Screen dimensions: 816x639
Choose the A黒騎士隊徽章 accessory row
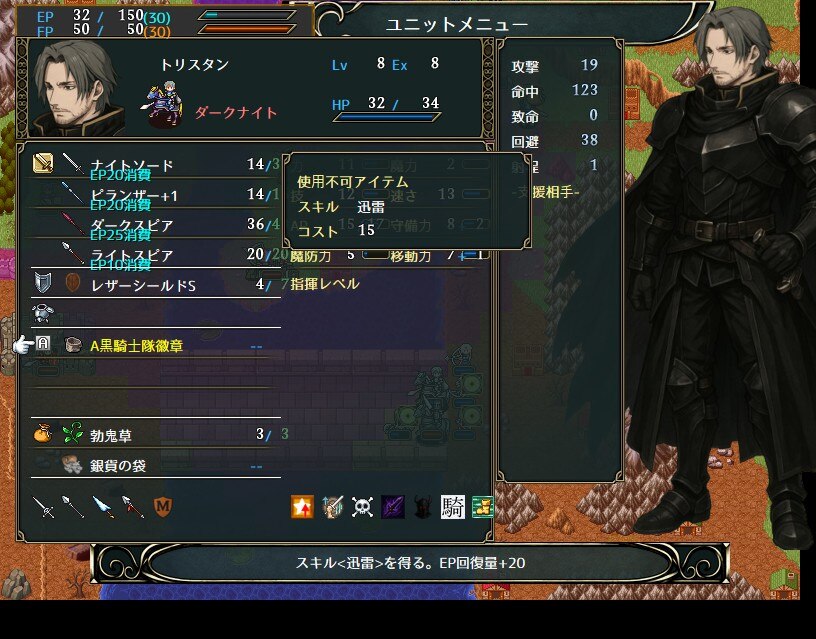[x=150, y=345]
